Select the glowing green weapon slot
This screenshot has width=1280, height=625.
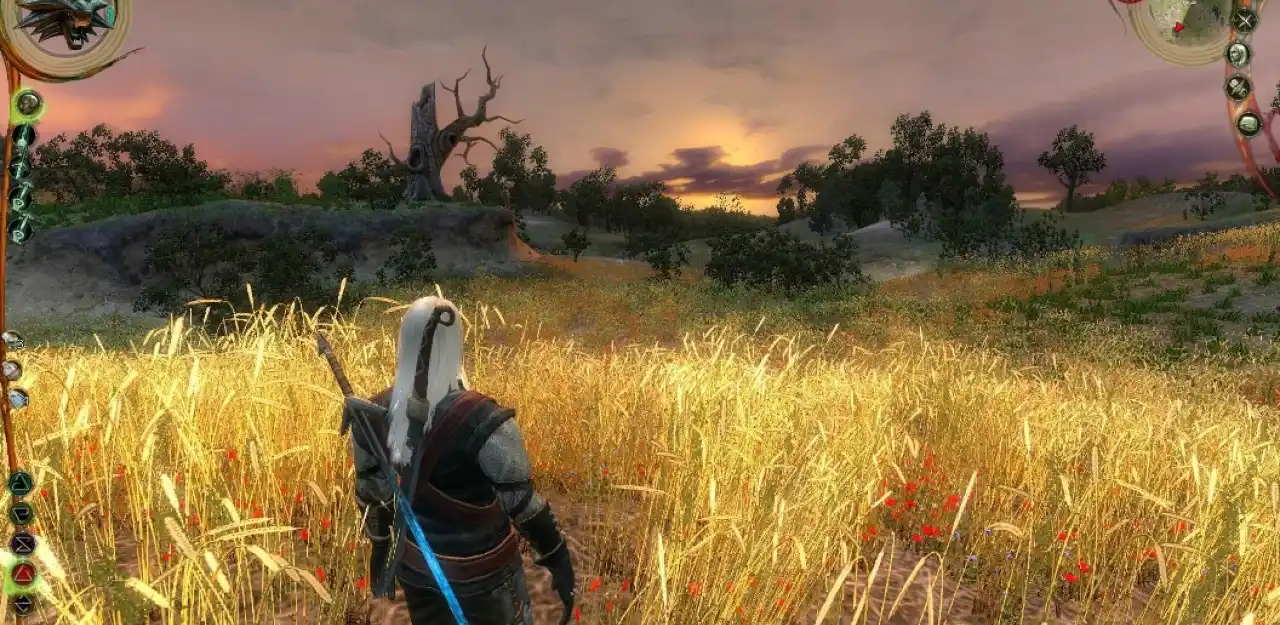pyautogui.click(x=27, y=102)
